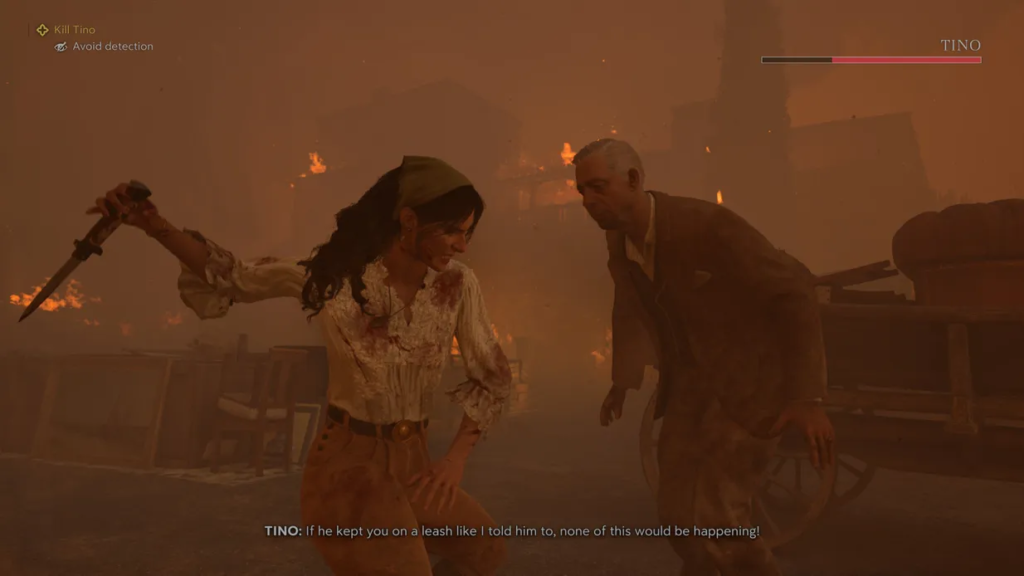Click the Avoid detection optional objective

[111, 47]
